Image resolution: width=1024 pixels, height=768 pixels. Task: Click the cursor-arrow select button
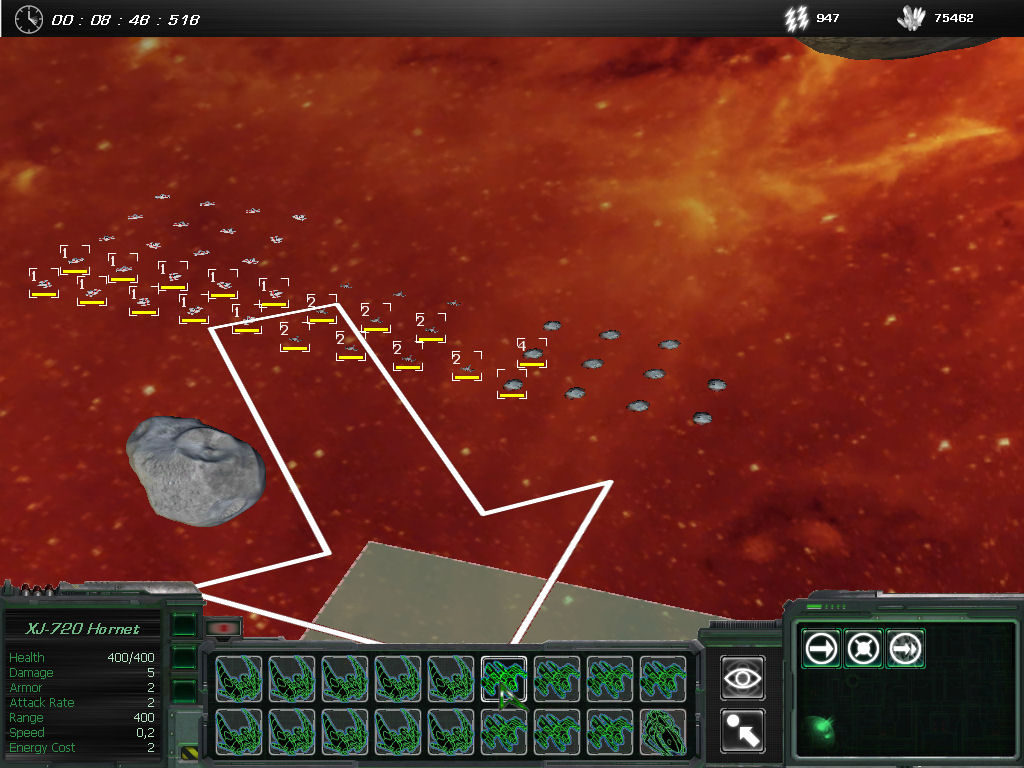[x=742, y=731]
